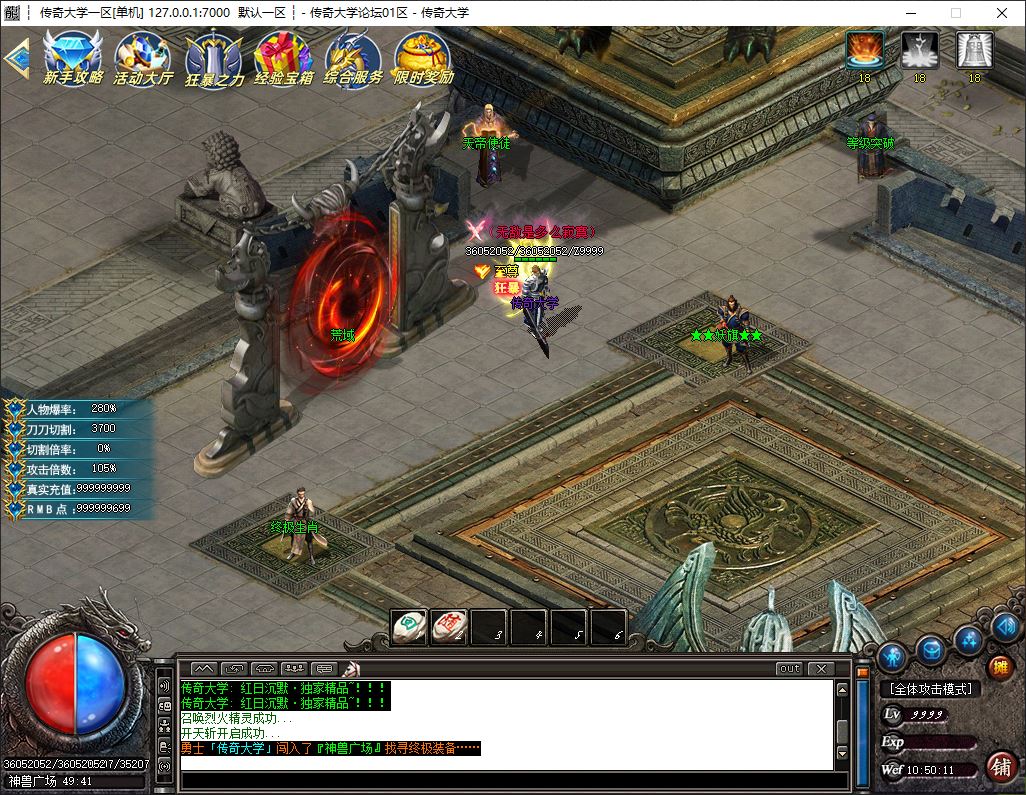The width and height of the screenshot is (1026, 795).
Task: Open the 经验宝箱 gift box
Action: click(283, 57)
